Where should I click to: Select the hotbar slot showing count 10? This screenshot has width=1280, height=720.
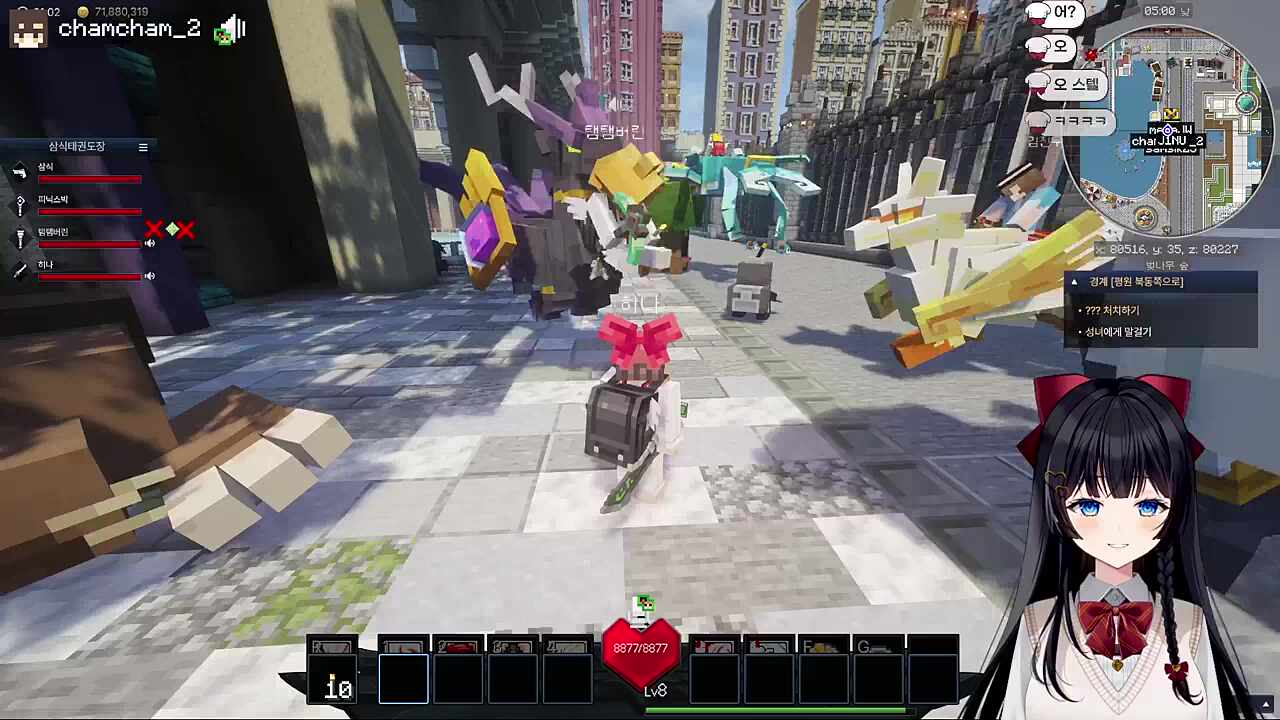(x=333, y=678)
